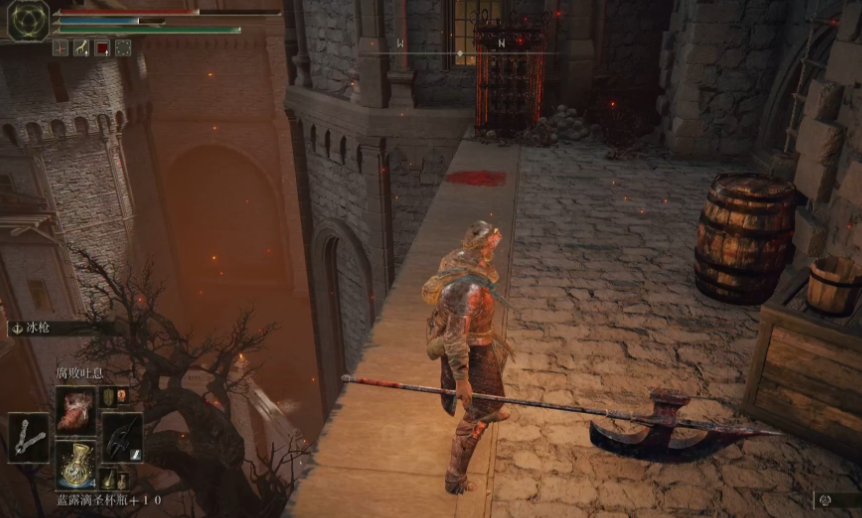Use the Cerulean Tears flask slot
This screenshot has width=862, height=518.
pyautogui.click(x=76, y=465)
